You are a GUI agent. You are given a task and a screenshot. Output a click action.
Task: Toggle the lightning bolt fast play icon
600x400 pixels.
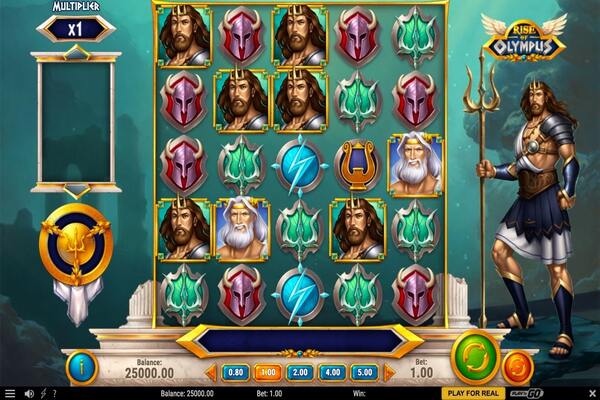(43, 393)
